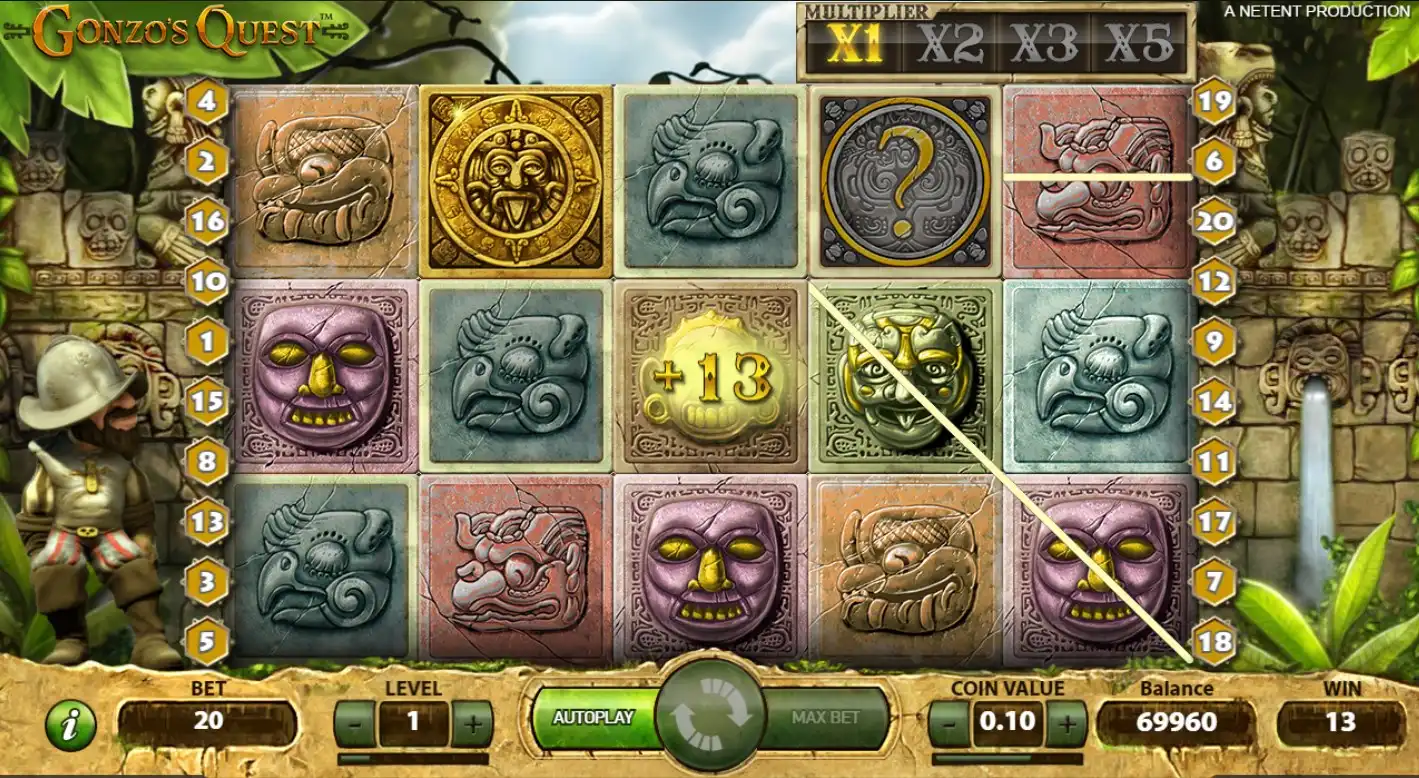Start Autoplay mode
1419x778 pixels.
point(594,718)
